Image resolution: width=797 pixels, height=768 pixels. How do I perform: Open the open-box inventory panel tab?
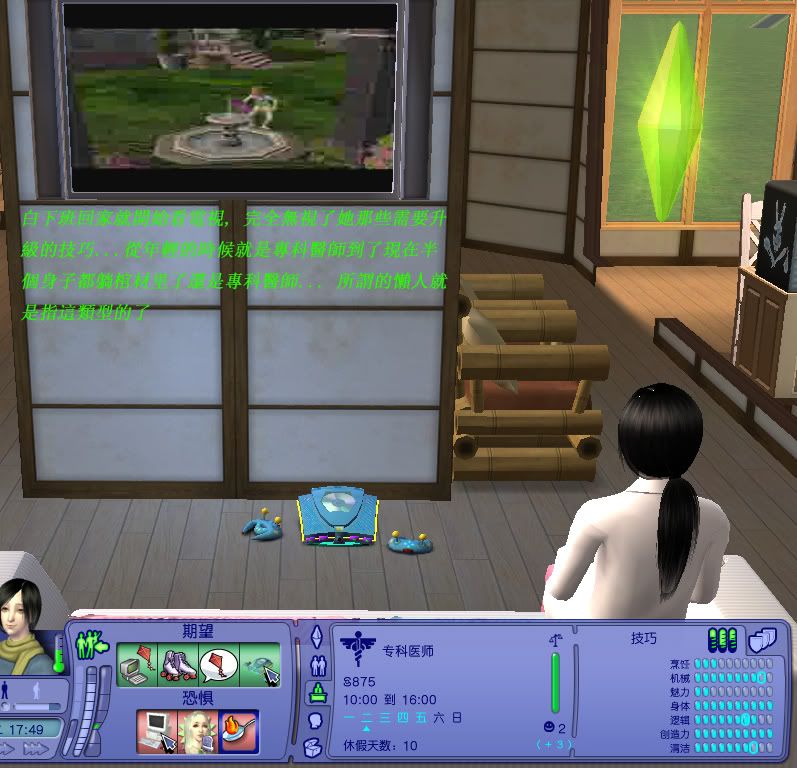coord(314,746)
